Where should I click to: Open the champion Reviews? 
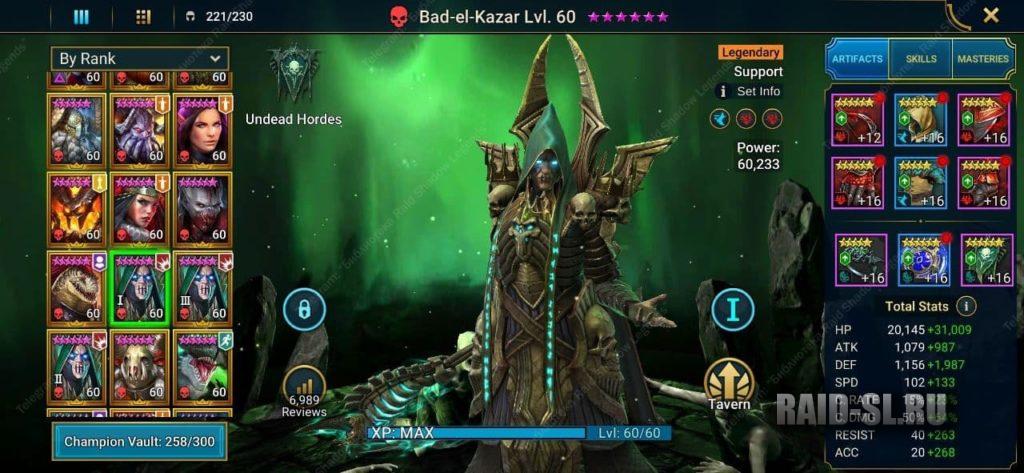pos(304,390)
